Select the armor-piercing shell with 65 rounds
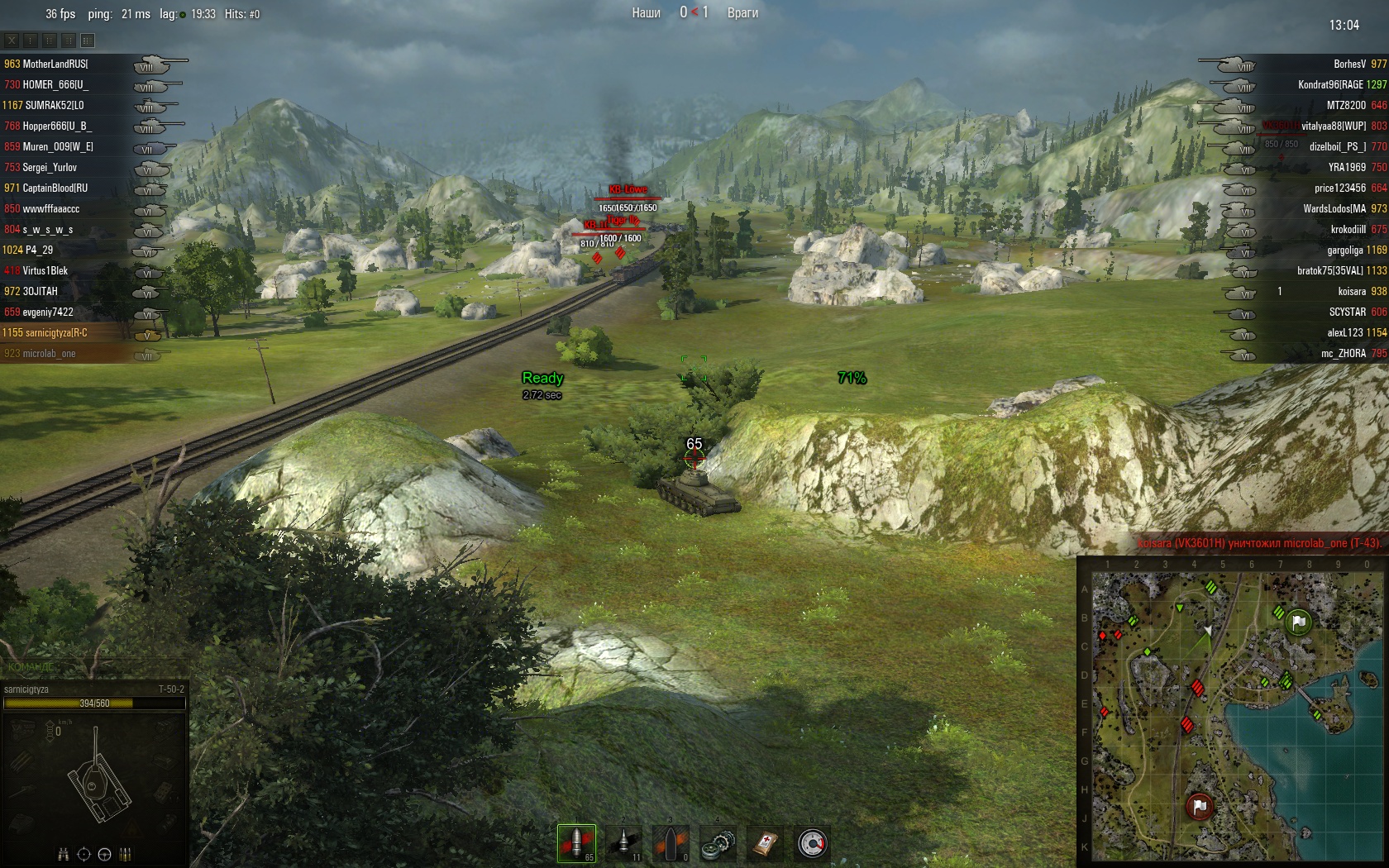The width and height of the screenshot is (1389, 868). click(x=576, y=843)
